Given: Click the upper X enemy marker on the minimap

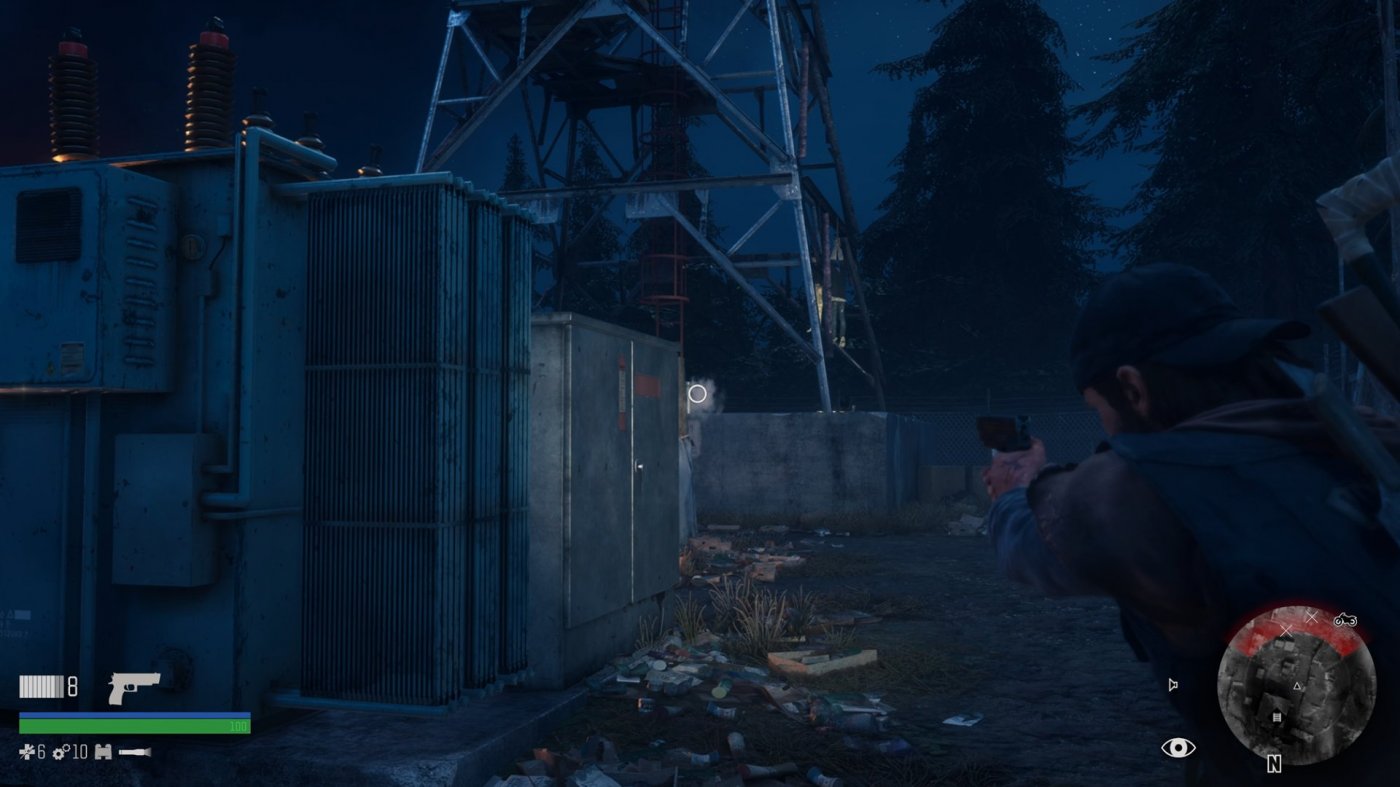Looking at the screenshot, I should click(1312, 617).
